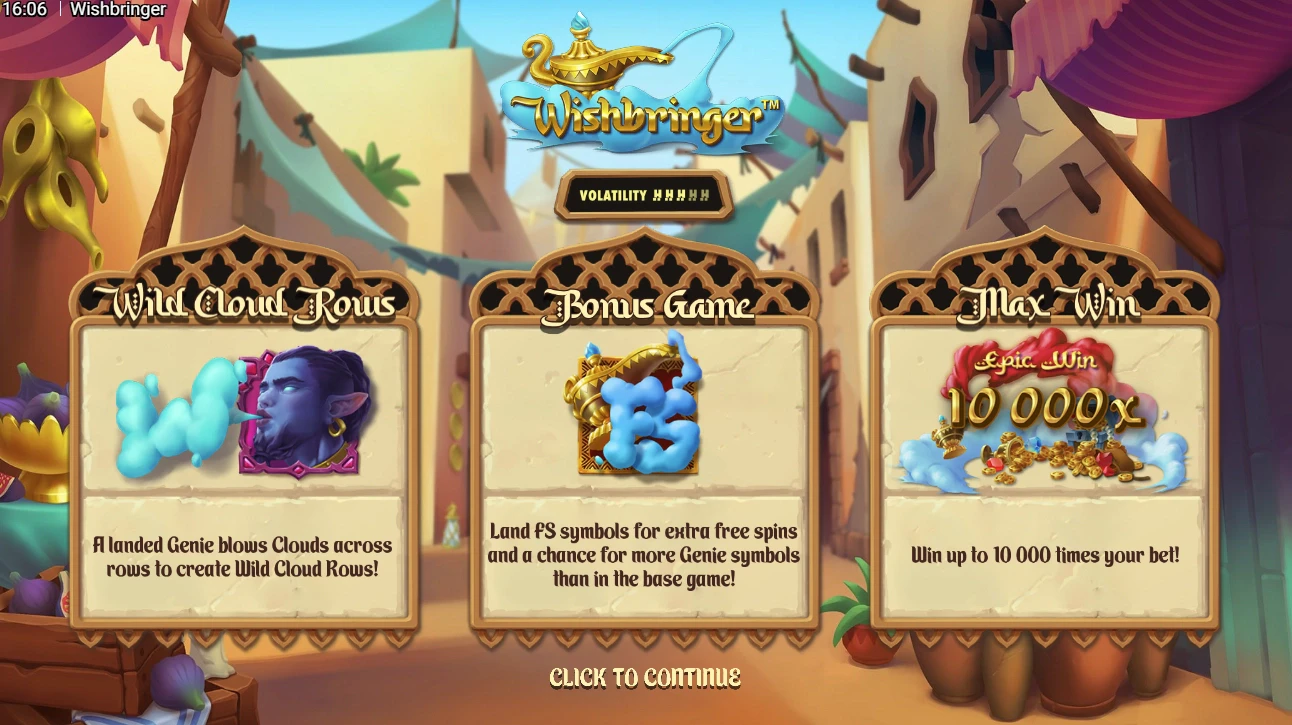Click the CLICK TO CONTINUE button
Image resolution: width=1292 pixels, height=725 pixels.
(x=645, y=676)
